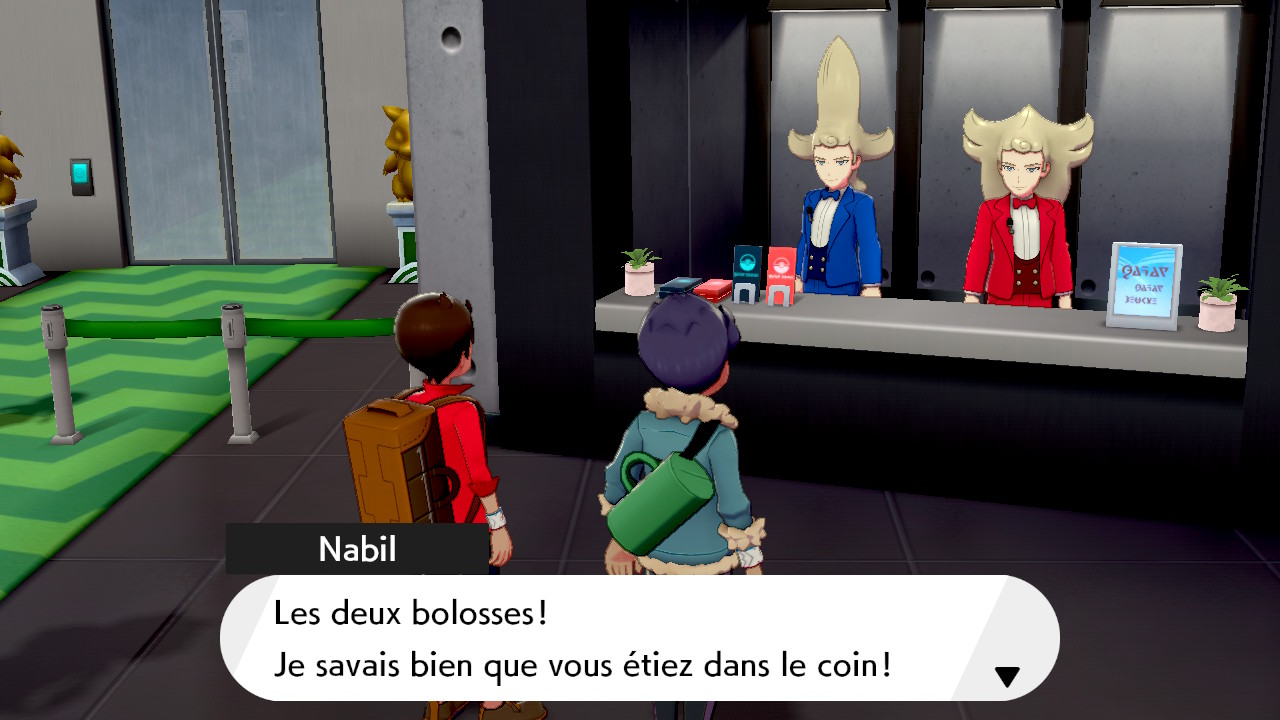Advance dialogue with the black arrow indicator
This screenshot has width=1280, height=720.
[x=1007, y=677]
